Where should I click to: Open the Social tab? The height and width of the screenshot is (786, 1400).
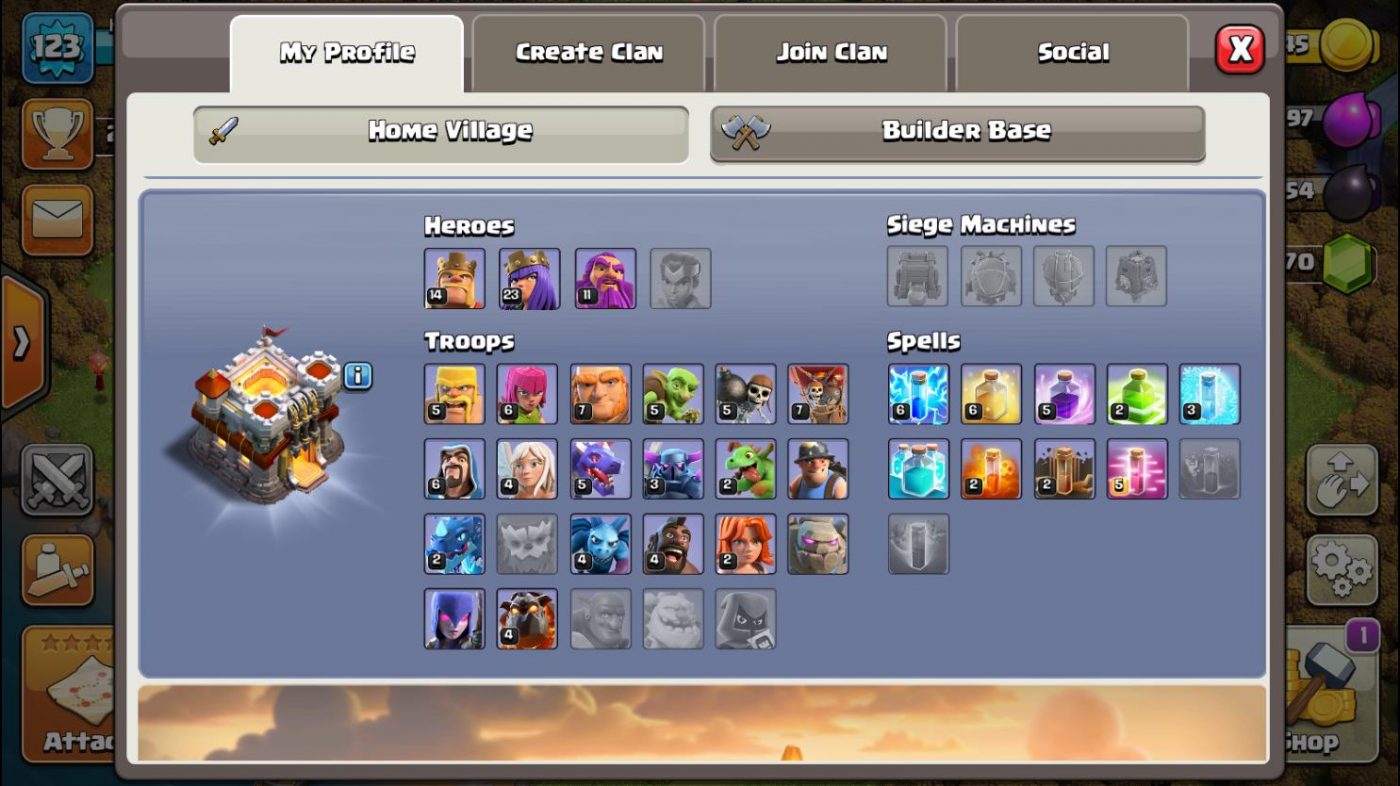[x=1073, y=51]
